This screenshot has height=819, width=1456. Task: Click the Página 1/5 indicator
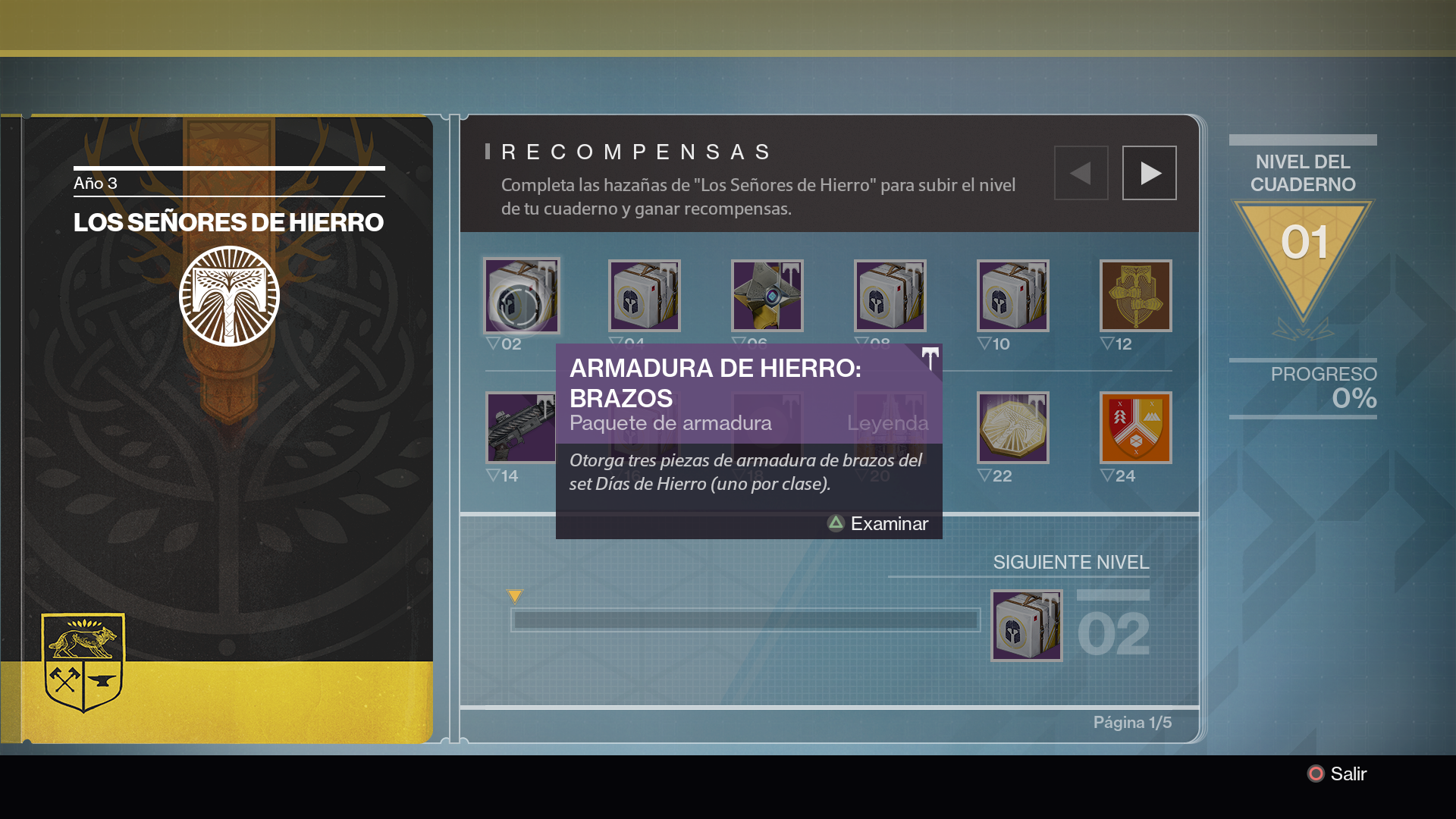pos(1133,722)
